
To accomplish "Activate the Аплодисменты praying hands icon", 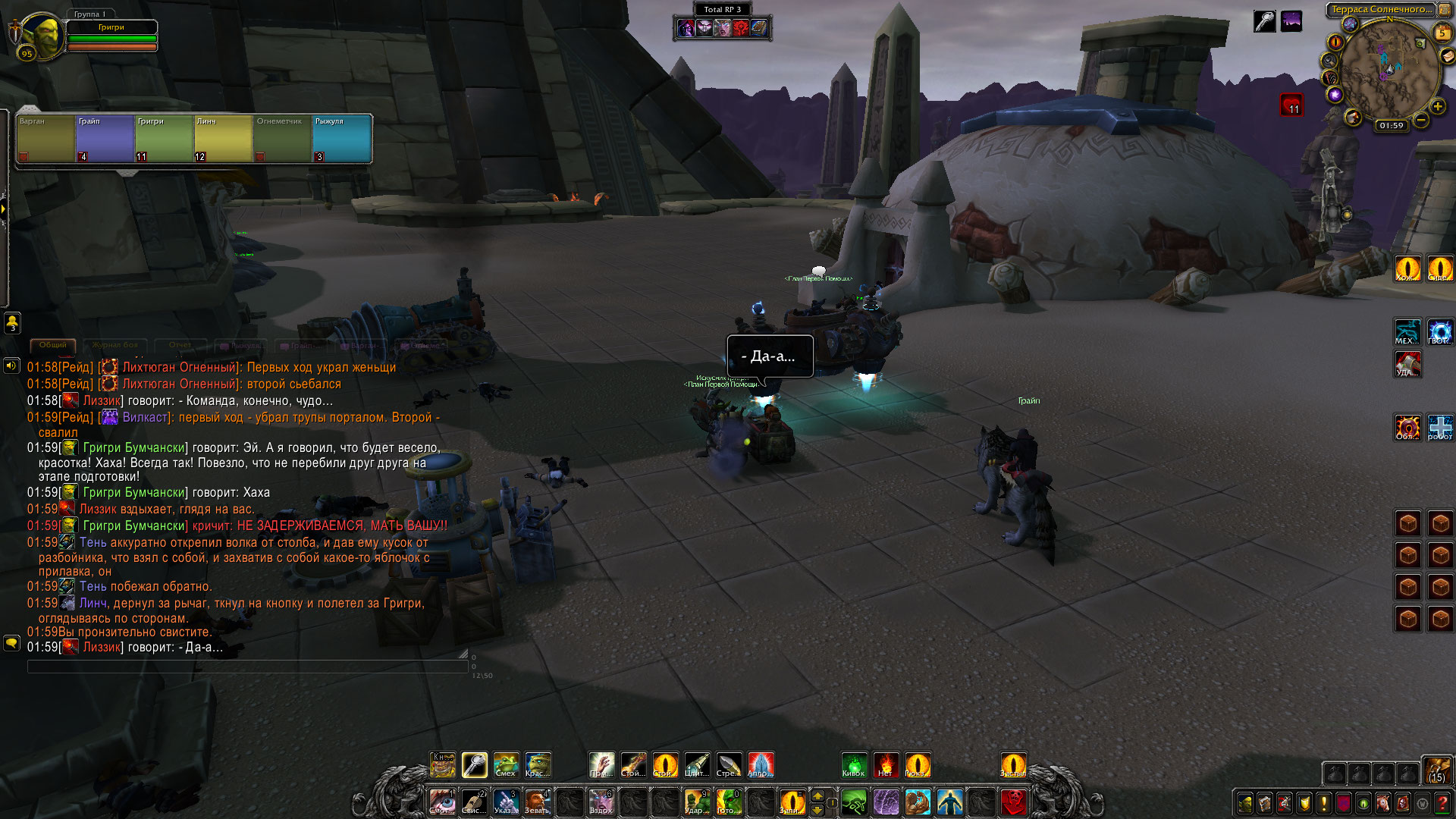I will click(761, 765).
